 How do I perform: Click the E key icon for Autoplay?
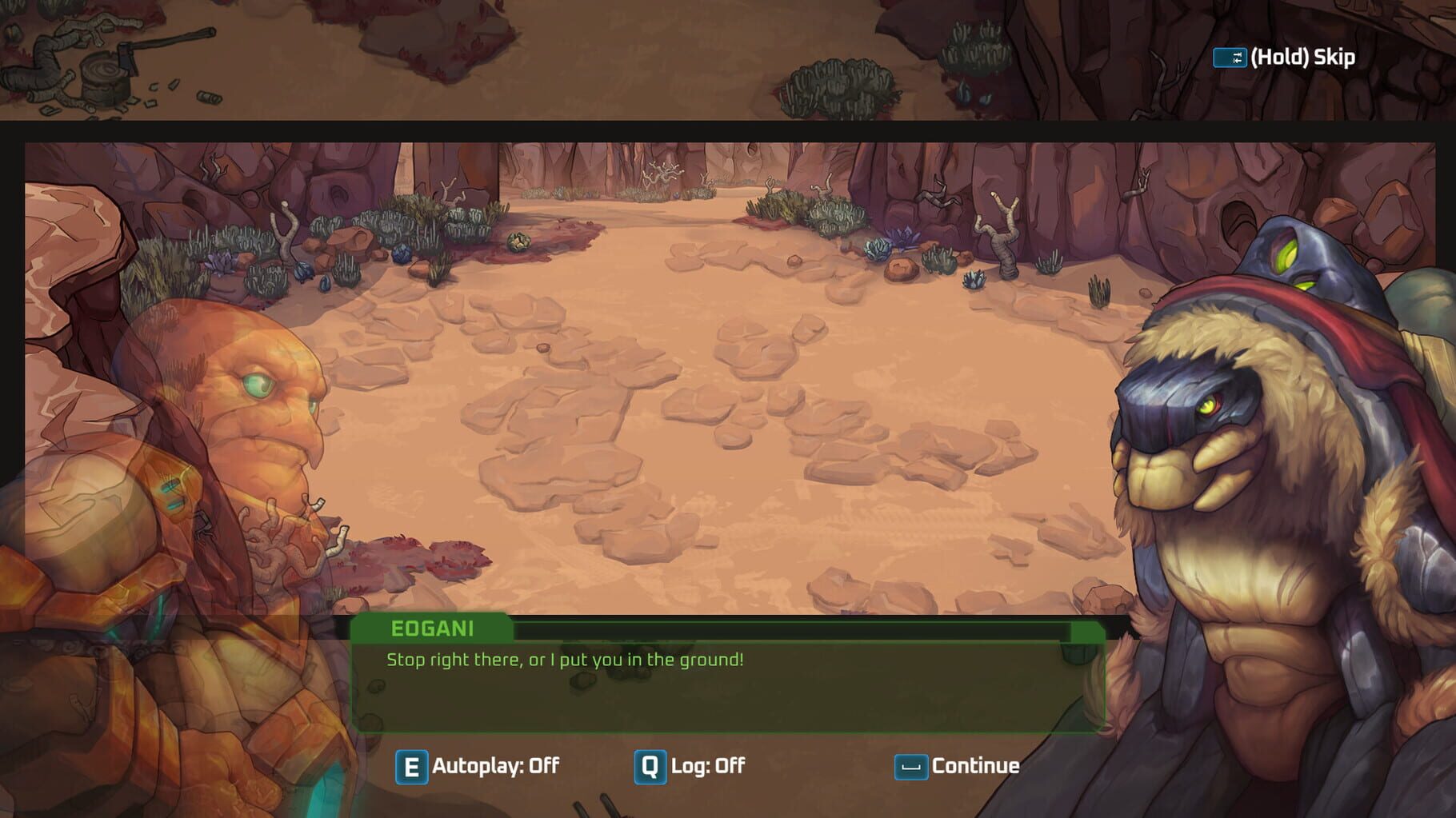pyautogui.click(x=413, y=766)
